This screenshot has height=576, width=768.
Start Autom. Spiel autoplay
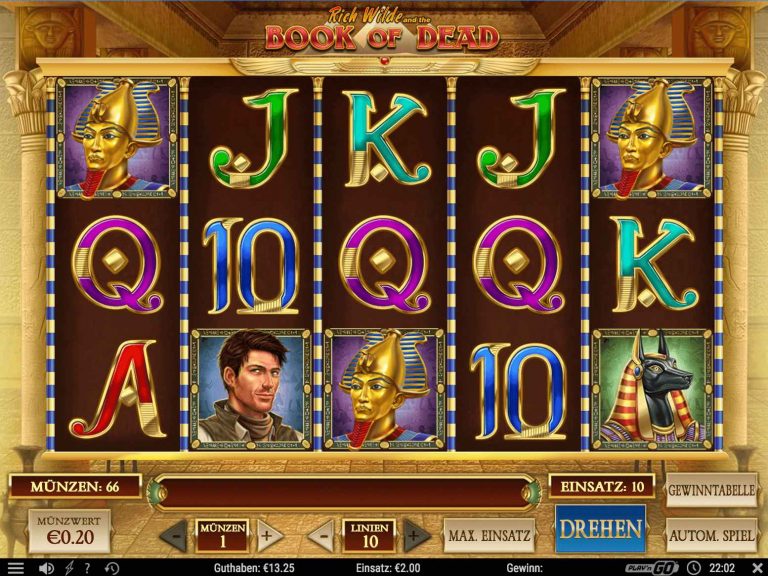[710, 535]
